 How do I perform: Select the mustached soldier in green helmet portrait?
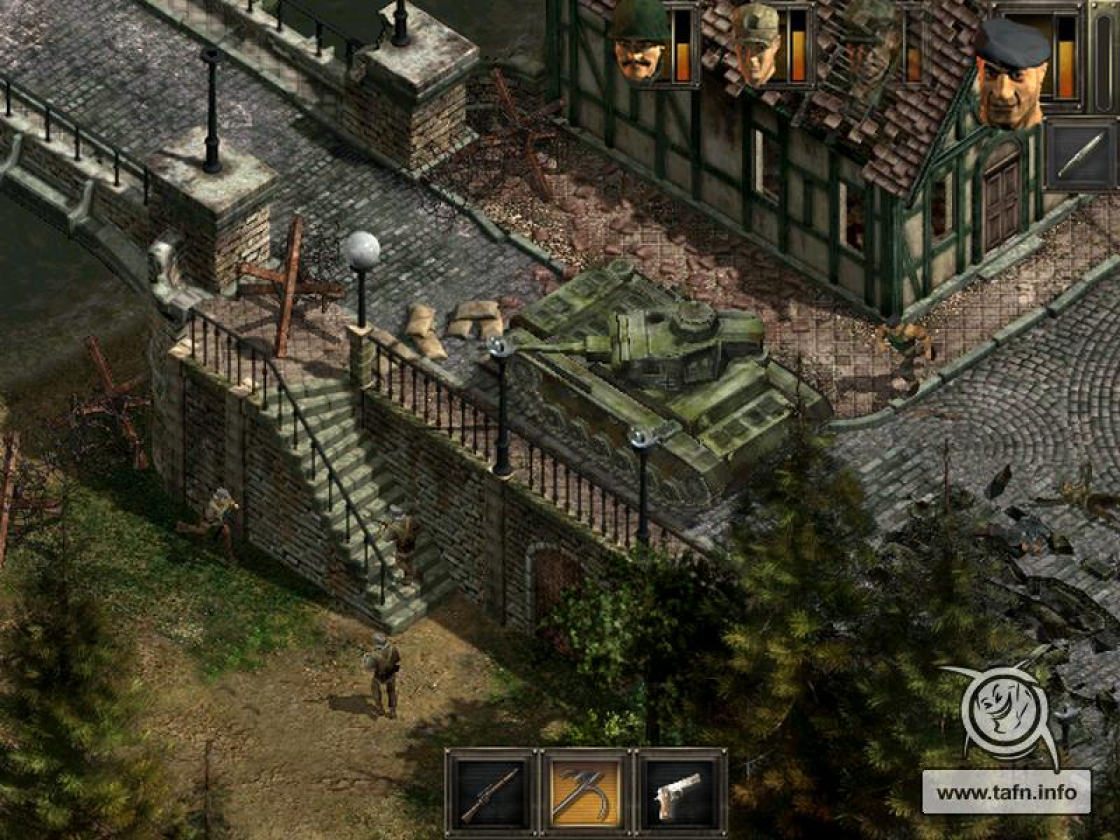(x=640, y=45)
